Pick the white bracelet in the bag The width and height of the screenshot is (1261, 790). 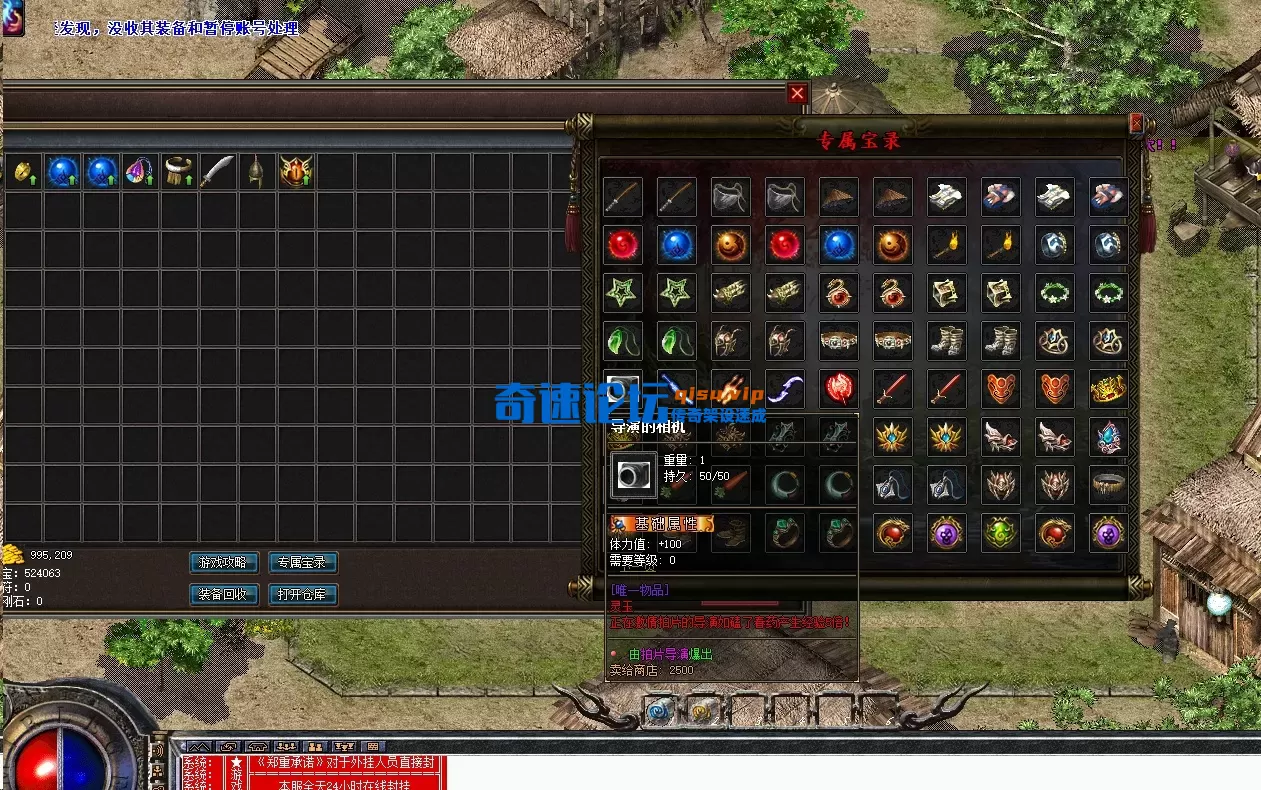[x=178, y=172]
